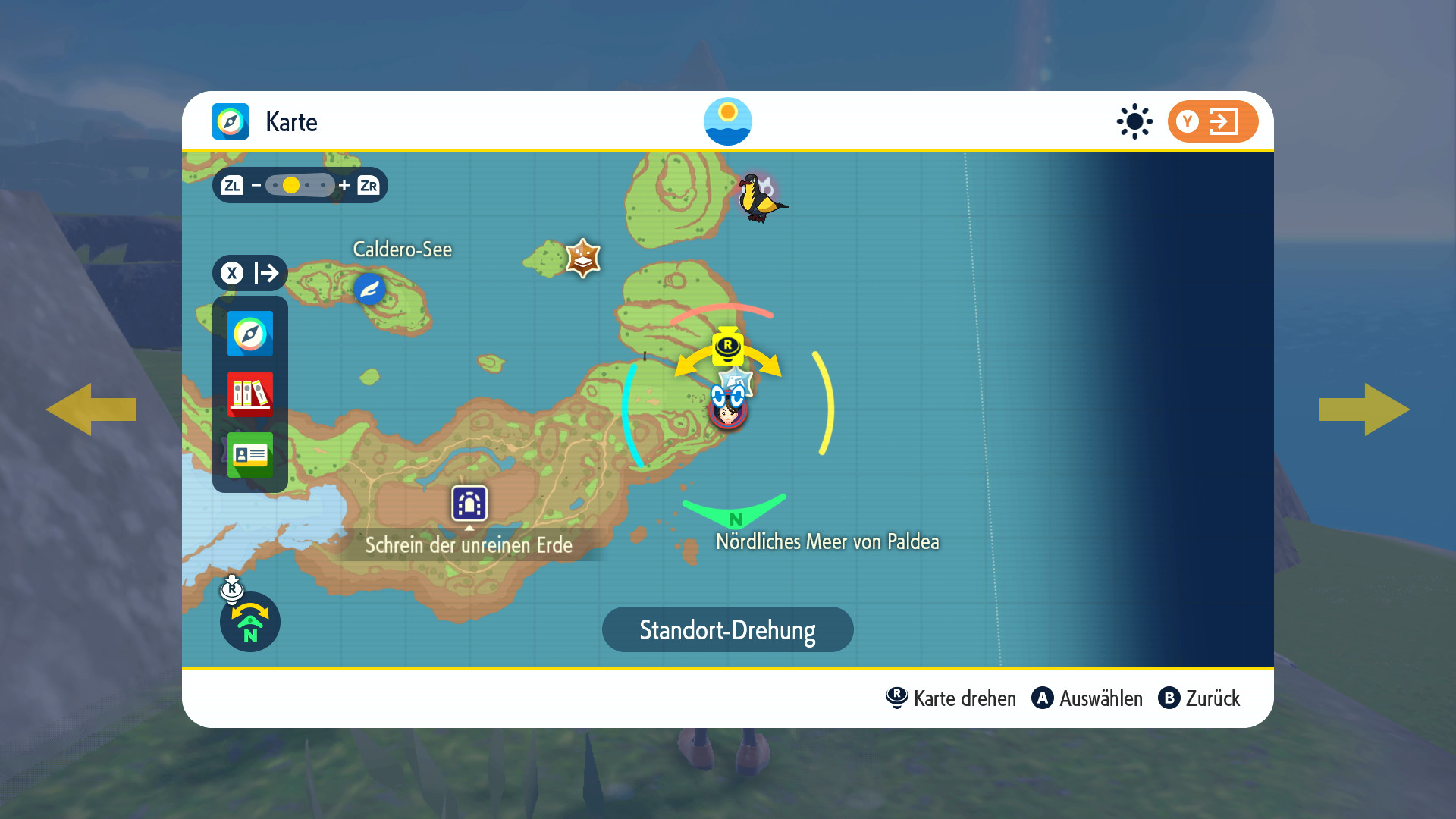
Task: Select the black and yellow bird Pokémon marker
Action: click(761, 198)
